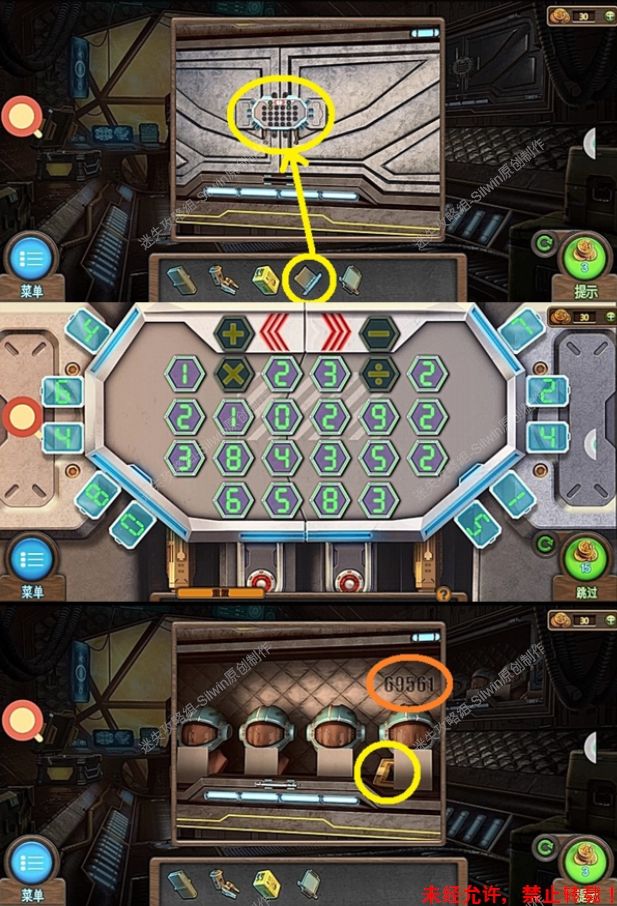Viewport: 617px width, 906px height.
Task: Select the hexagon tile showing 9
Action: click(x=380, y=416)
